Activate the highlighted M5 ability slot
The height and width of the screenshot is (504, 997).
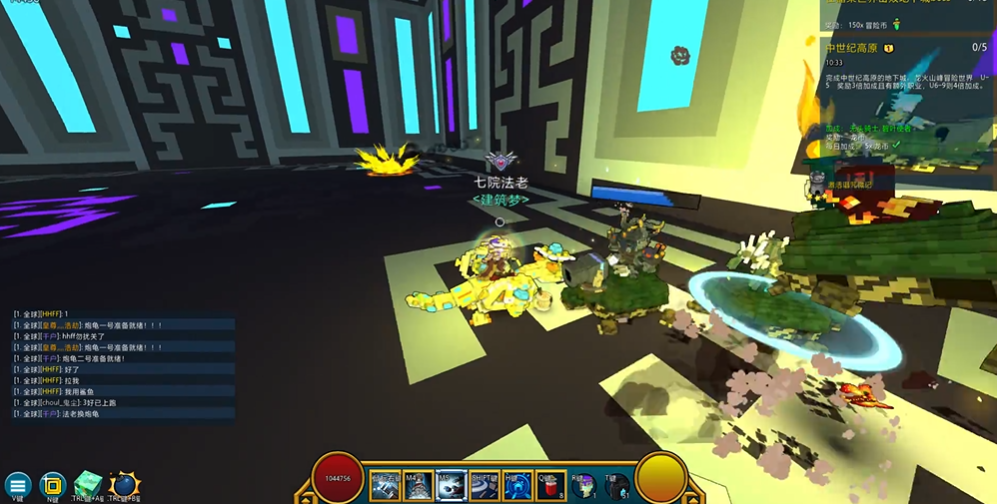451,485
